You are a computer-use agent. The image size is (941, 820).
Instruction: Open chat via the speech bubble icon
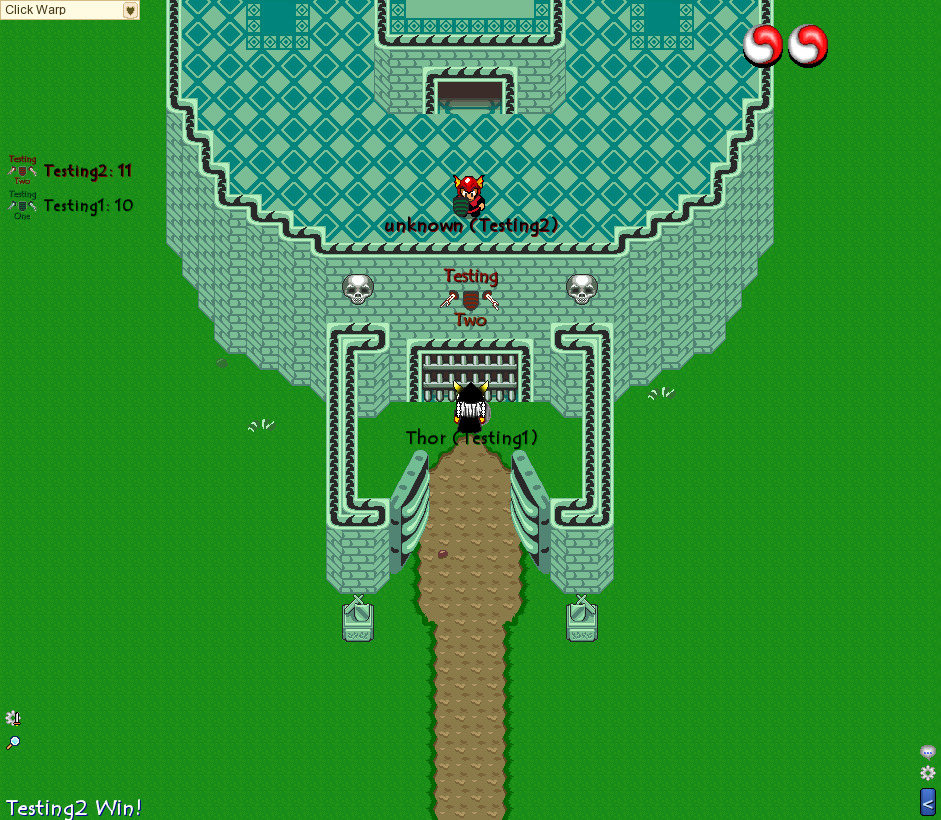[927, 752]
